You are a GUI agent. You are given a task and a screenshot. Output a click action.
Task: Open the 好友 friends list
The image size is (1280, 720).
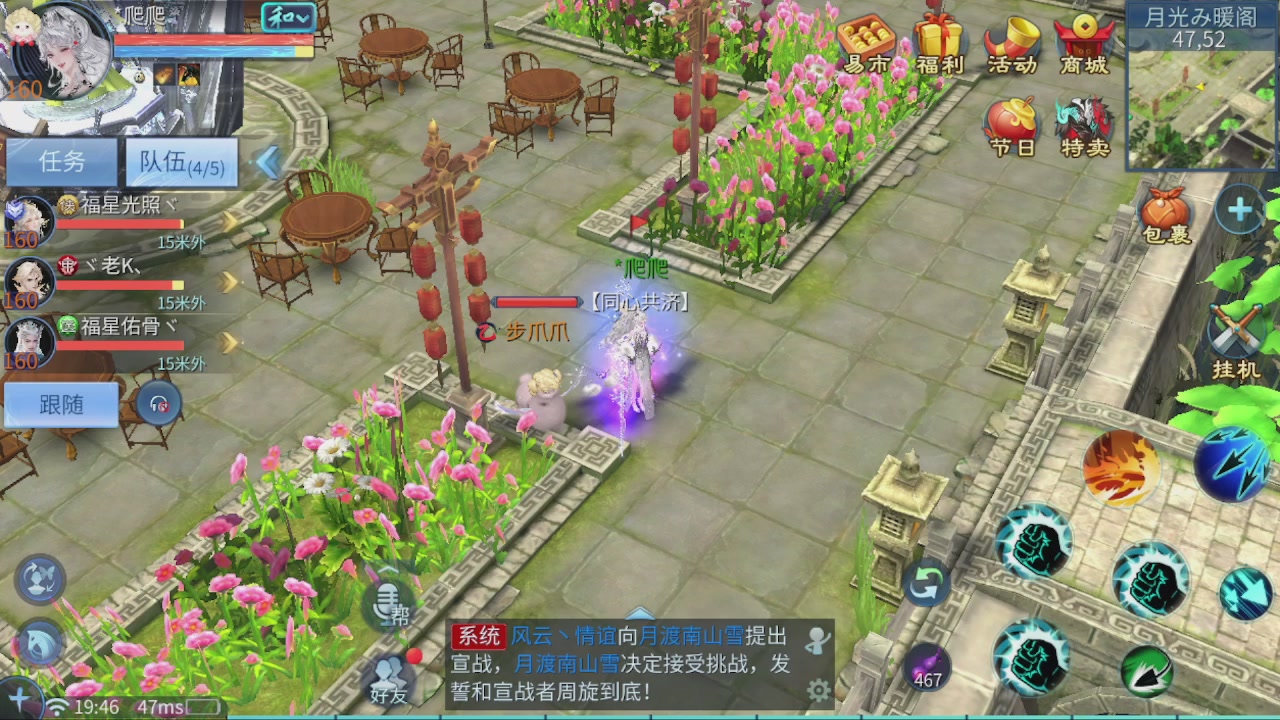click(390, 678)
